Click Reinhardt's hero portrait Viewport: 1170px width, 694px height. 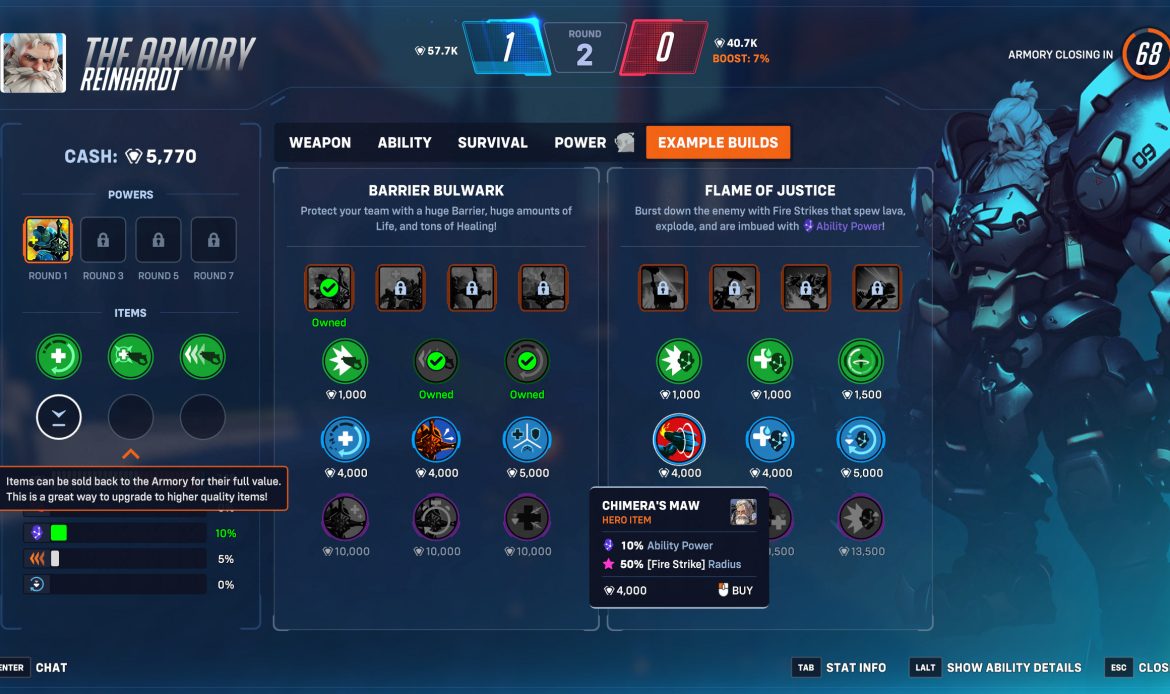point(34,63)
